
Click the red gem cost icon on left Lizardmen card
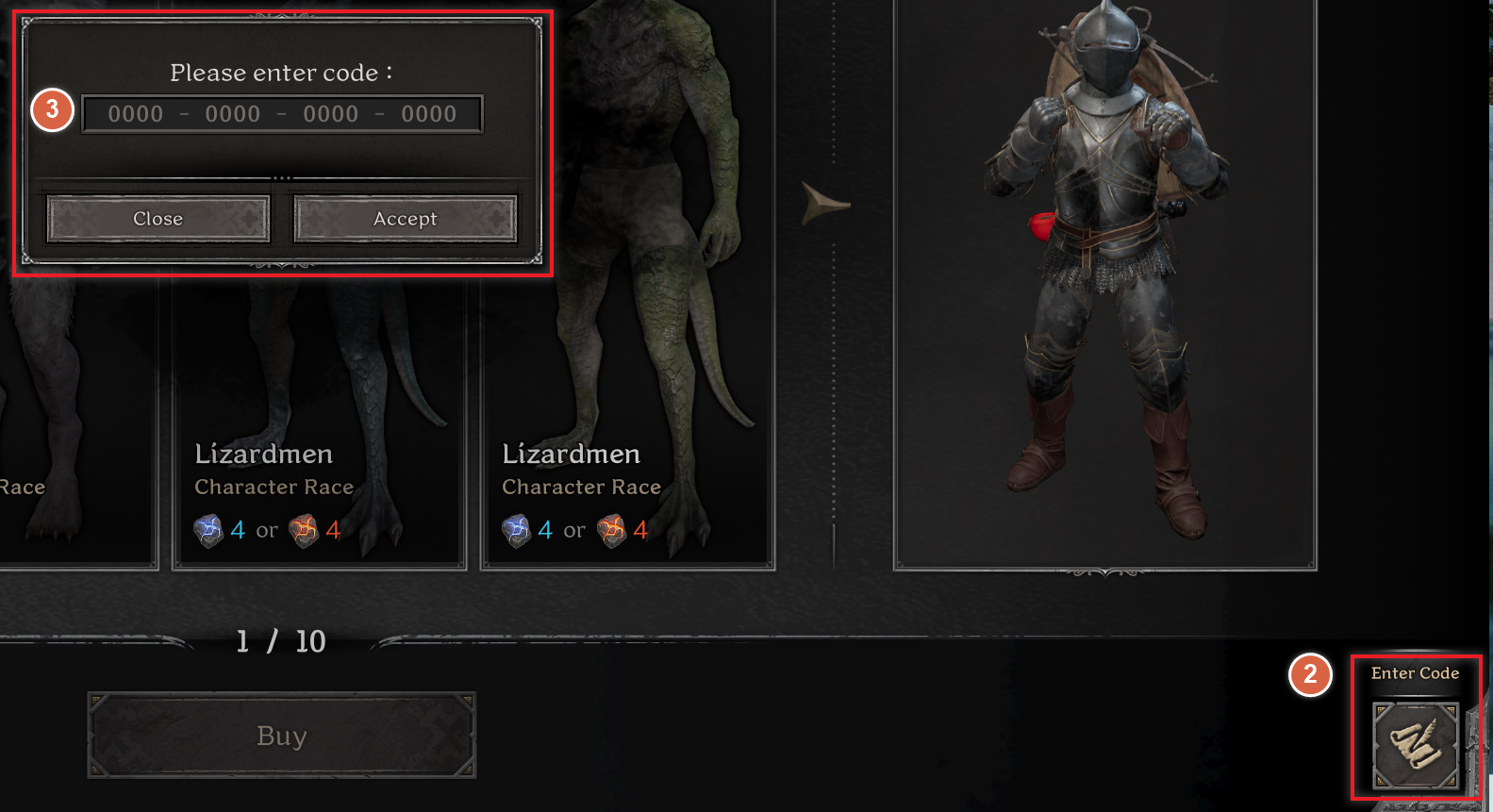click(x=304, y=529)
